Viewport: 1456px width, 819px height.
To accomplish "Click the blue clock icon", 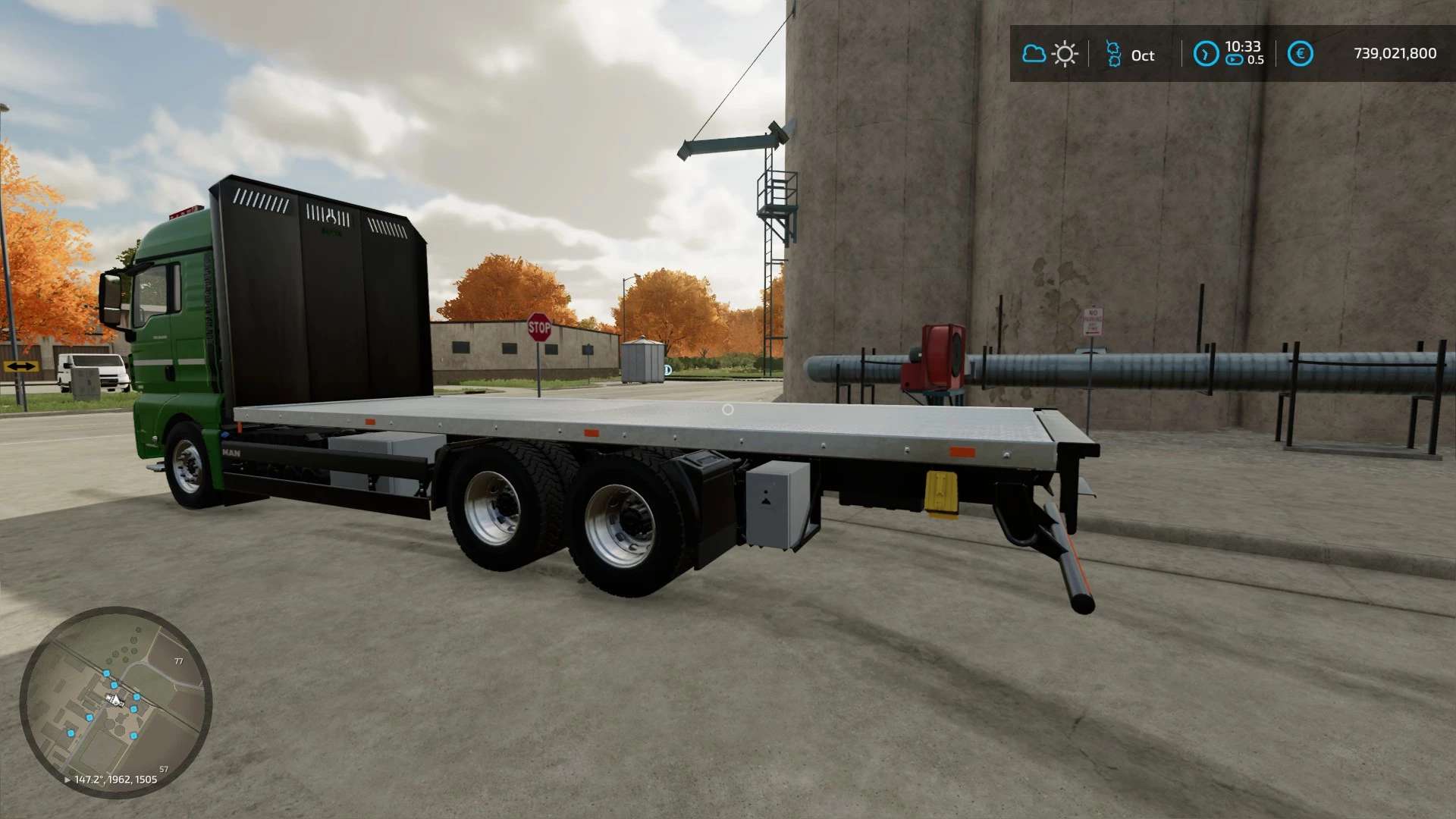I will pyautogui.click(x=1206, y=54).
